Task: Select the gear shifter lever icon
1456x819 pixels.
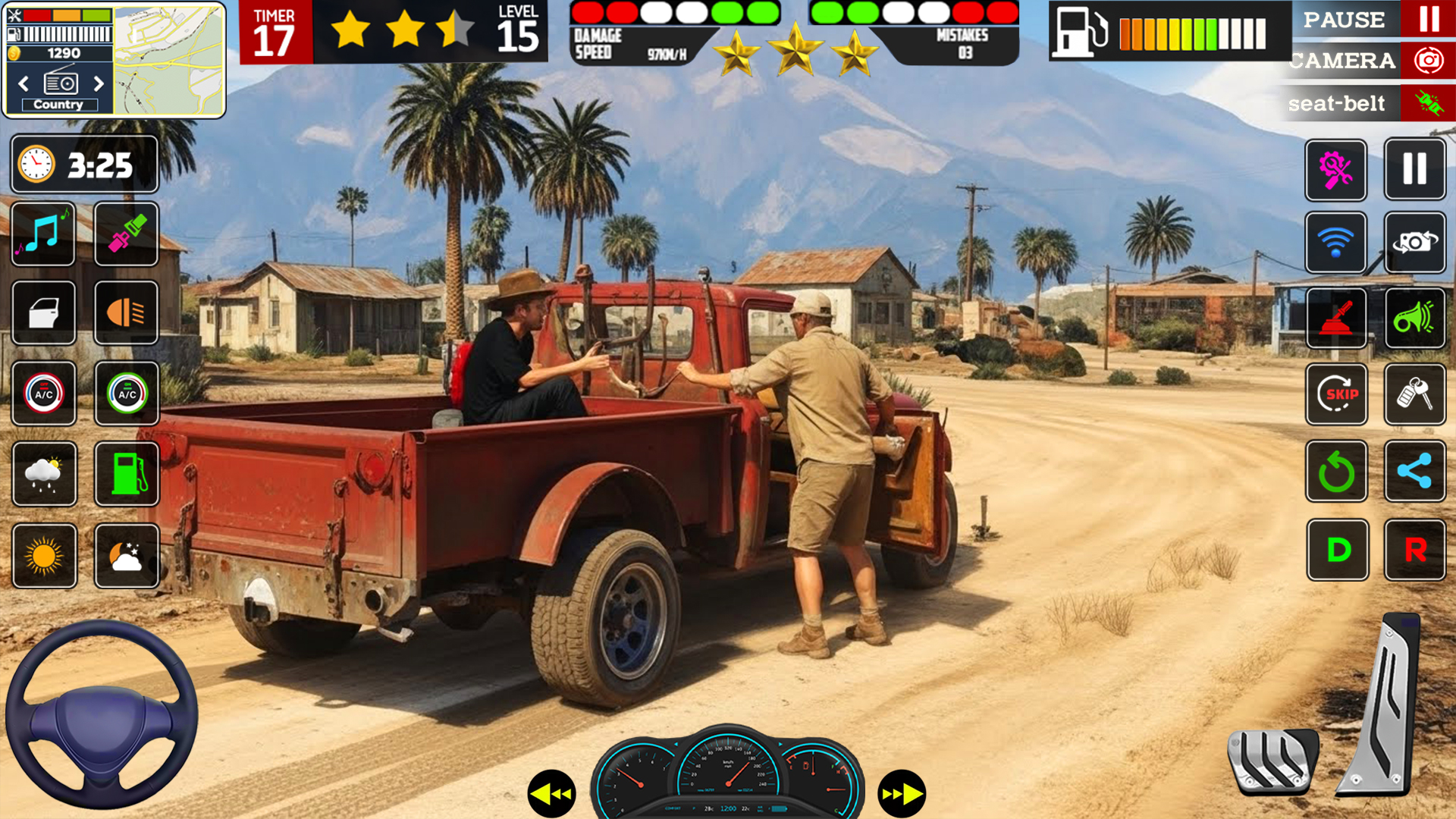Action: [1336, 319]
